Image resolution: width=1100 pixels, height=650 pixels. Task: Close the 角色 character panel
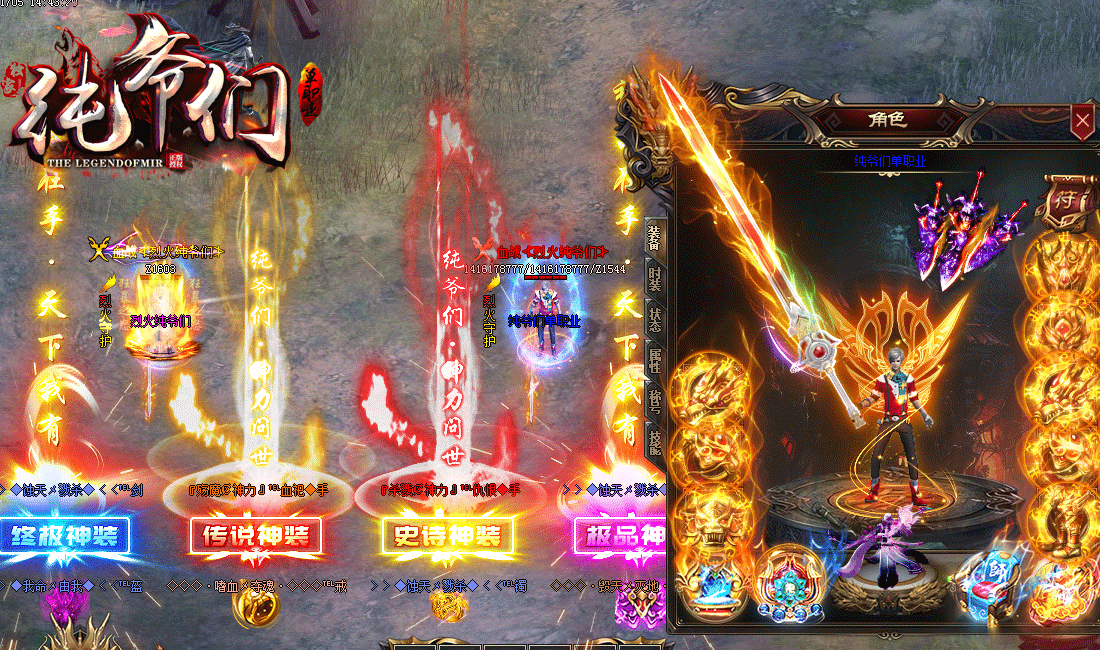coord(1082,122)
